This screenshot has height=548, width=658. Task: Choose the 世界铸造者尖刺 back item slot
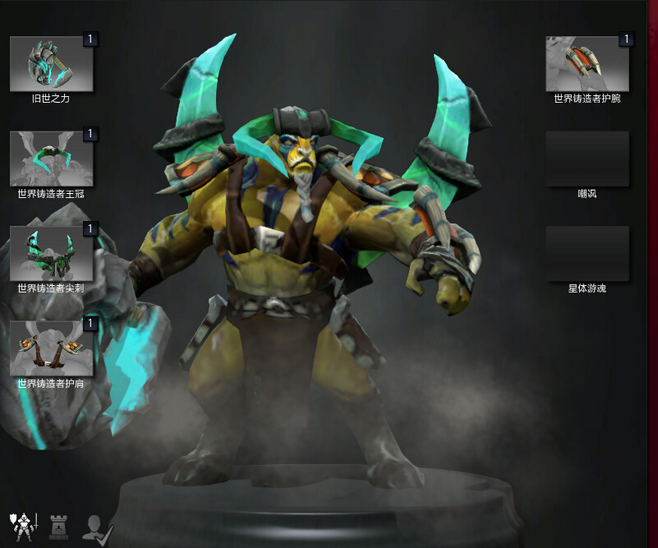(x=52, y=253)
